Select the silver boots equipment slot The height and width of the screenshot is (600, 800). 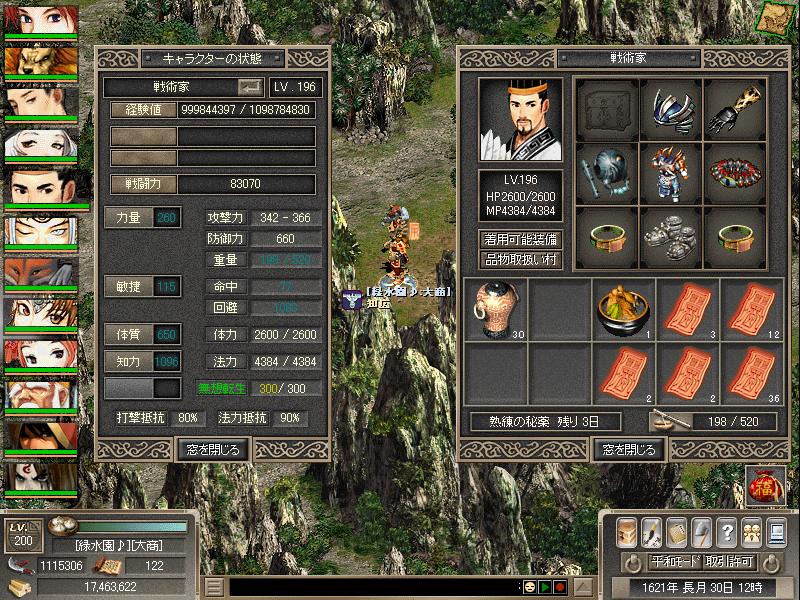tap(671, 237)
